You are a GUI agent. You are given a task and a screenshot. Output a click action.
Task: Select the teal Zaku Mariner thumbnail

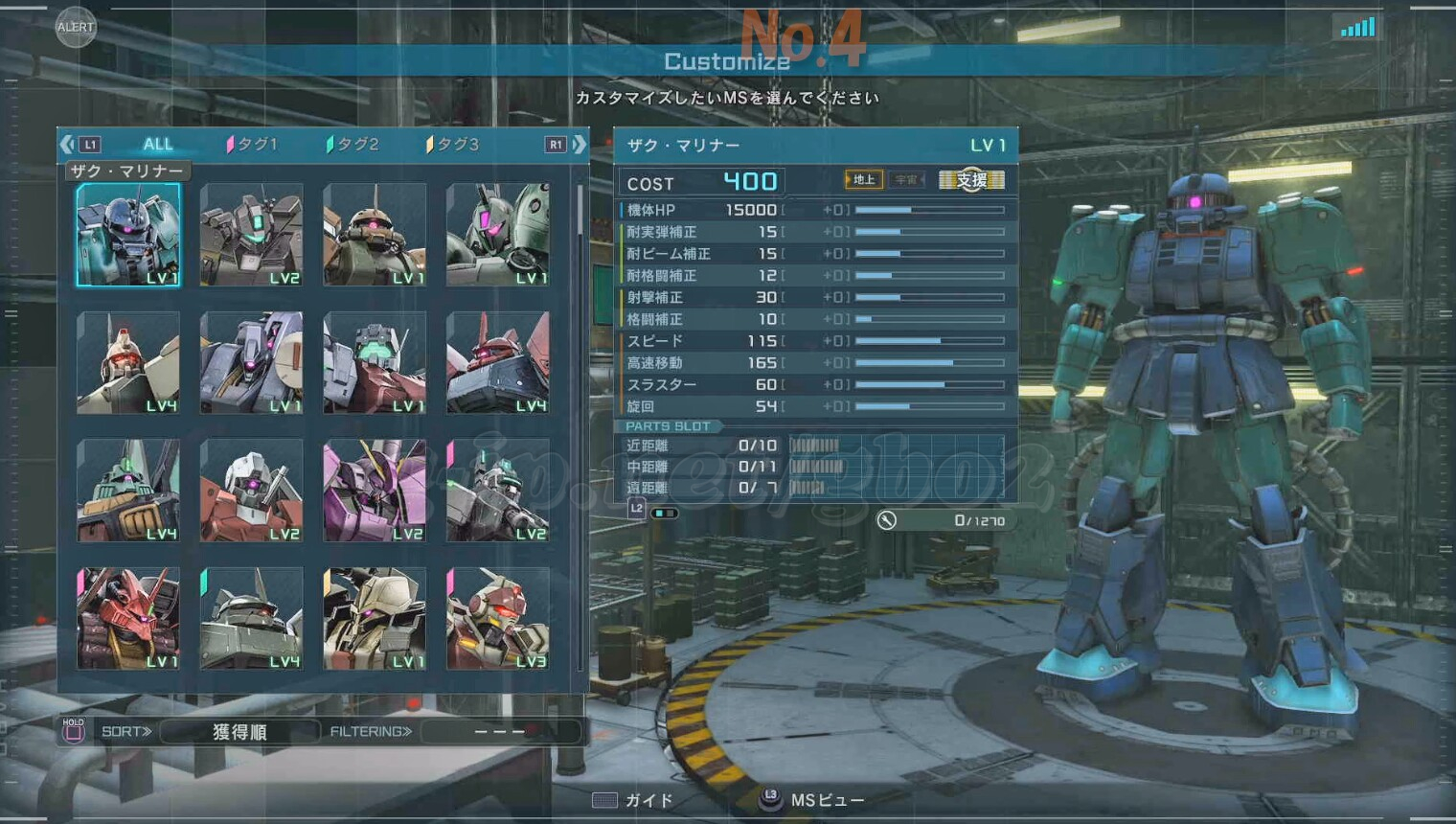coord(128,235)
